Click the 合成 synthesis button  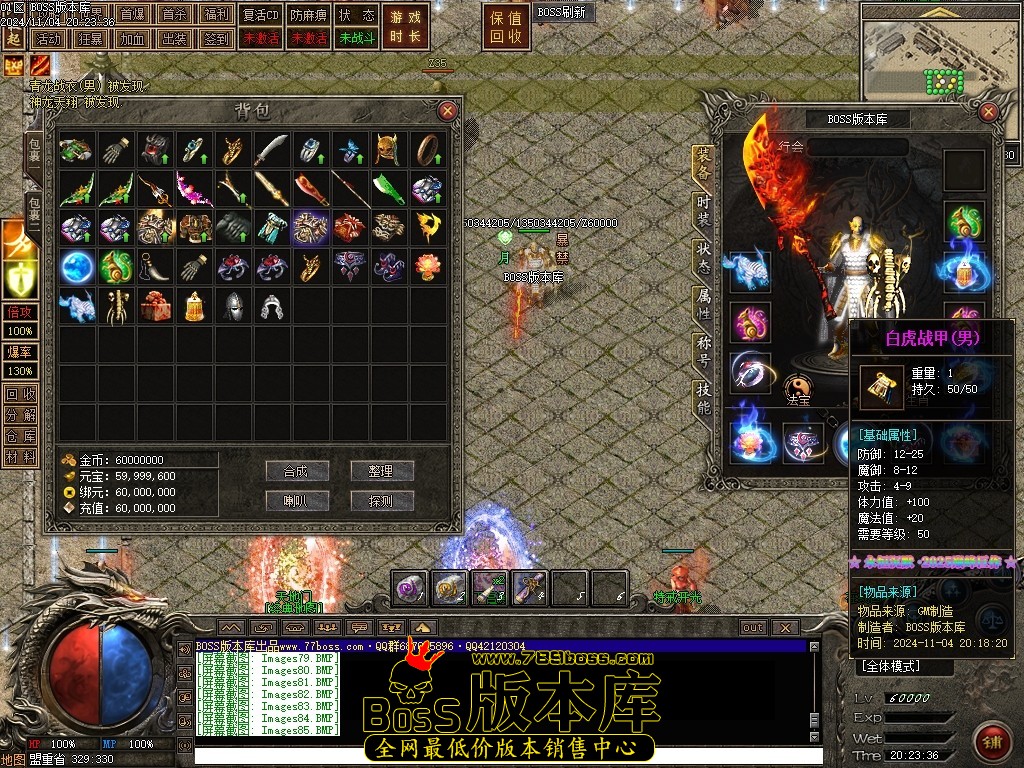[x=297, y=471]
